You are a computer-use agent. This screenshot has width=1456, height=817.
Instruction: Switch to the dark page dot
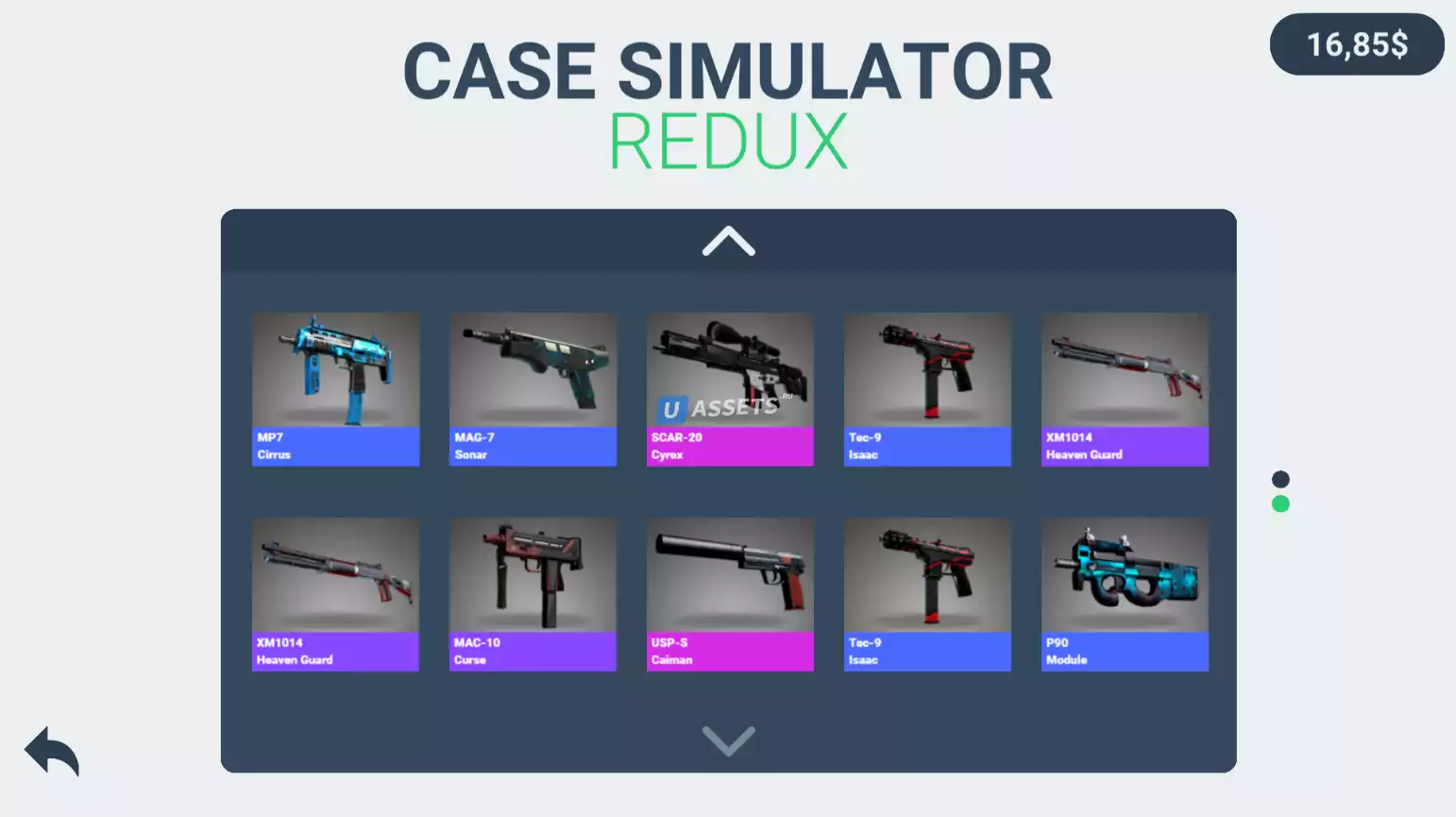coord(1280,479)
